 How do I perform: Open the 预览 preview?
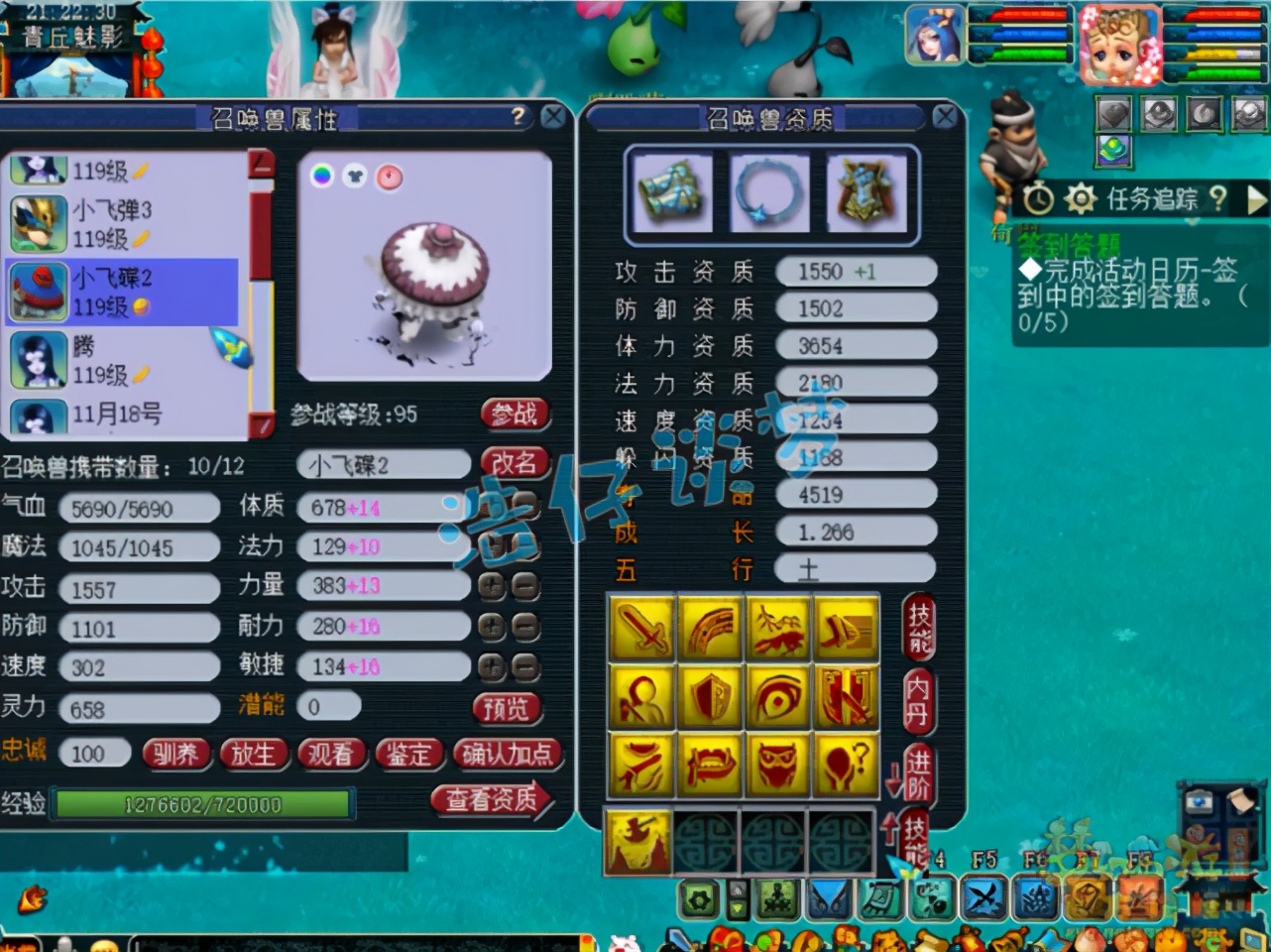point(507,707)
